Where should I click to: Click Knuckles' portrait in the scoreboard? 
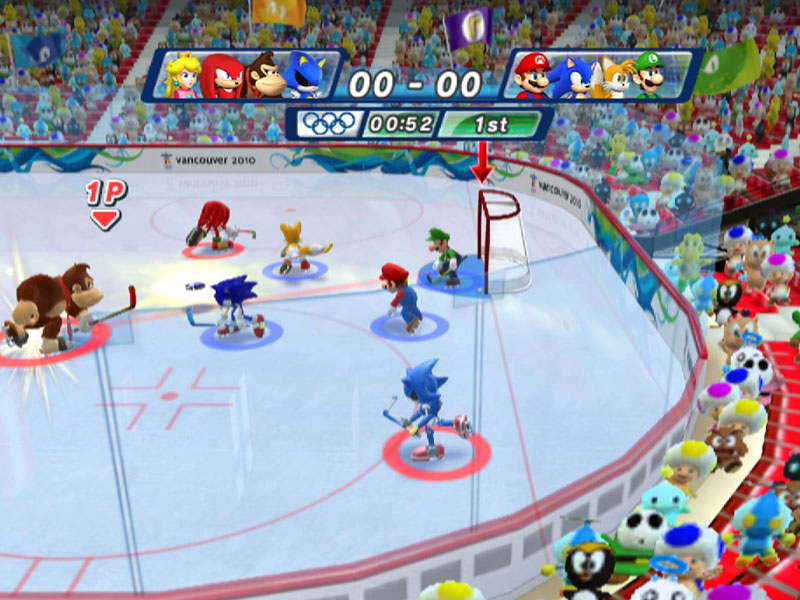coord(222,75)
